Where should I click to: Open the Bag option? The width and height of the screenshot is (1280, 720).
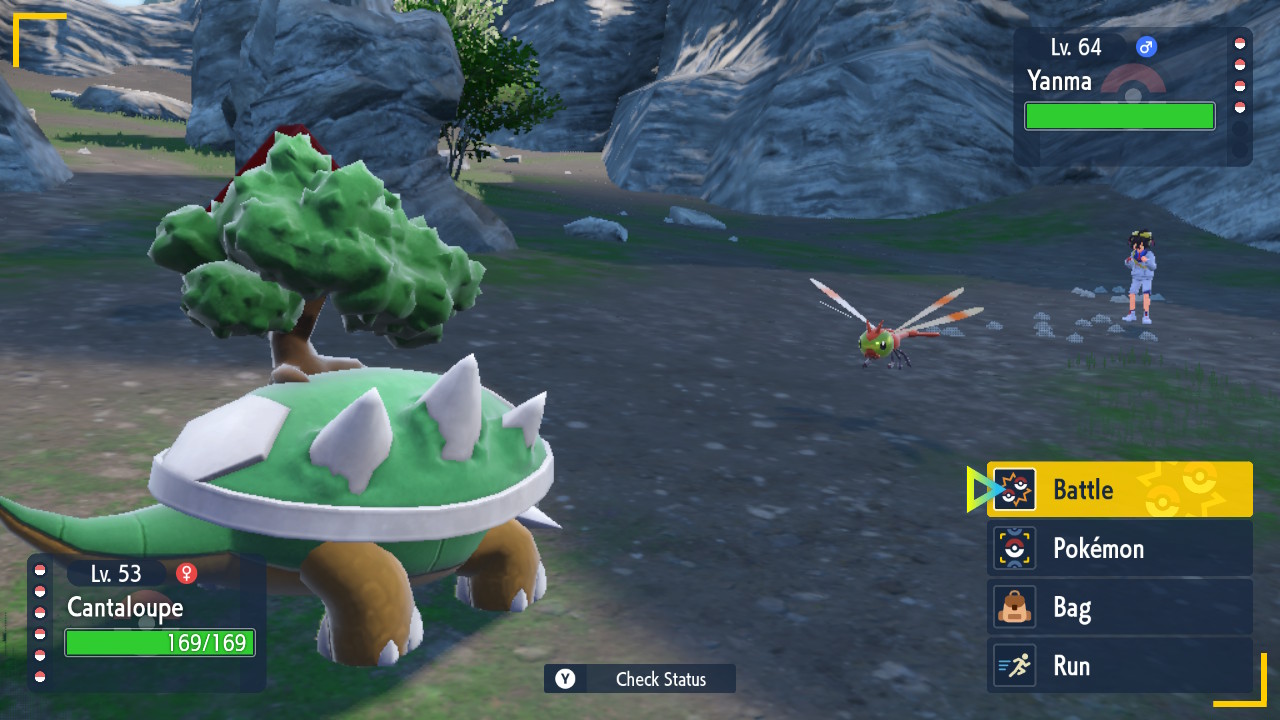tap(1119, 607)
